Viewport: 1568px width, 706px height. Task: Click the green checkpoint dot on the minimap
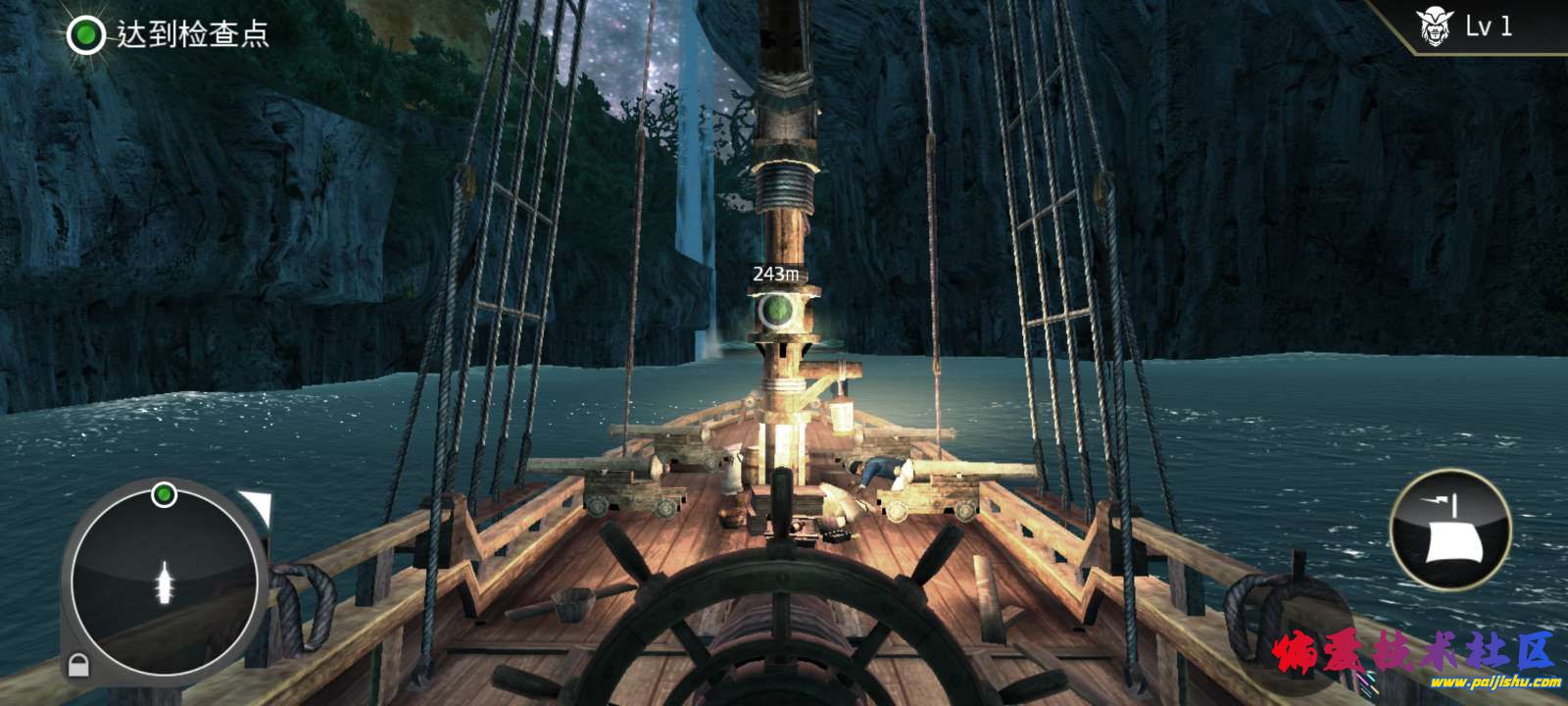tap(164, 494)
